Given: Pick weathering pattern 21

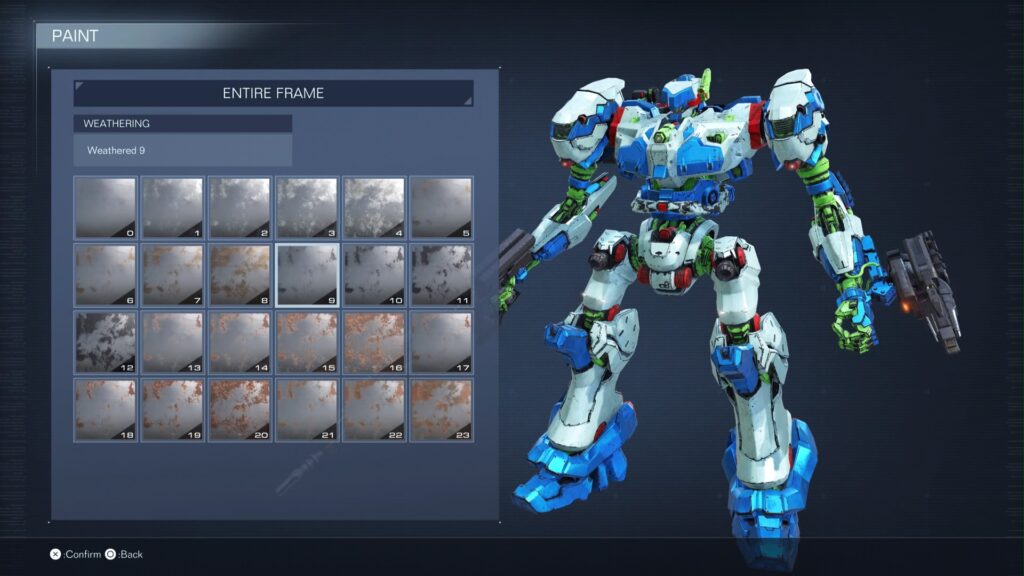Looking at the screenshot, I should [307, 409].
